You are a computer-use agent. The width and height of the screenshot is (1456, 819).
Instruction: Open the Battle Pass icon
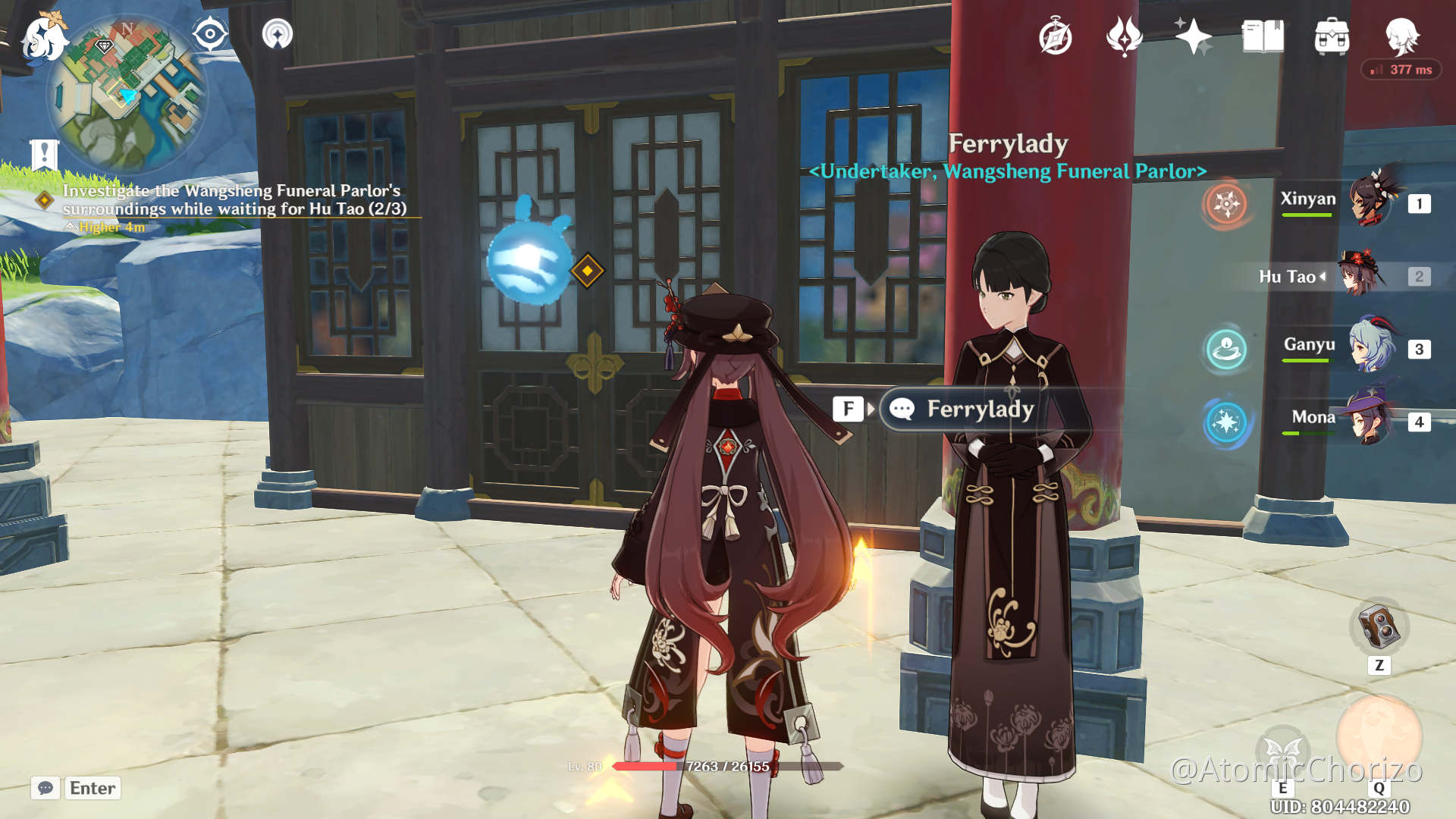pyautogui.click(x=1124, y=36)
